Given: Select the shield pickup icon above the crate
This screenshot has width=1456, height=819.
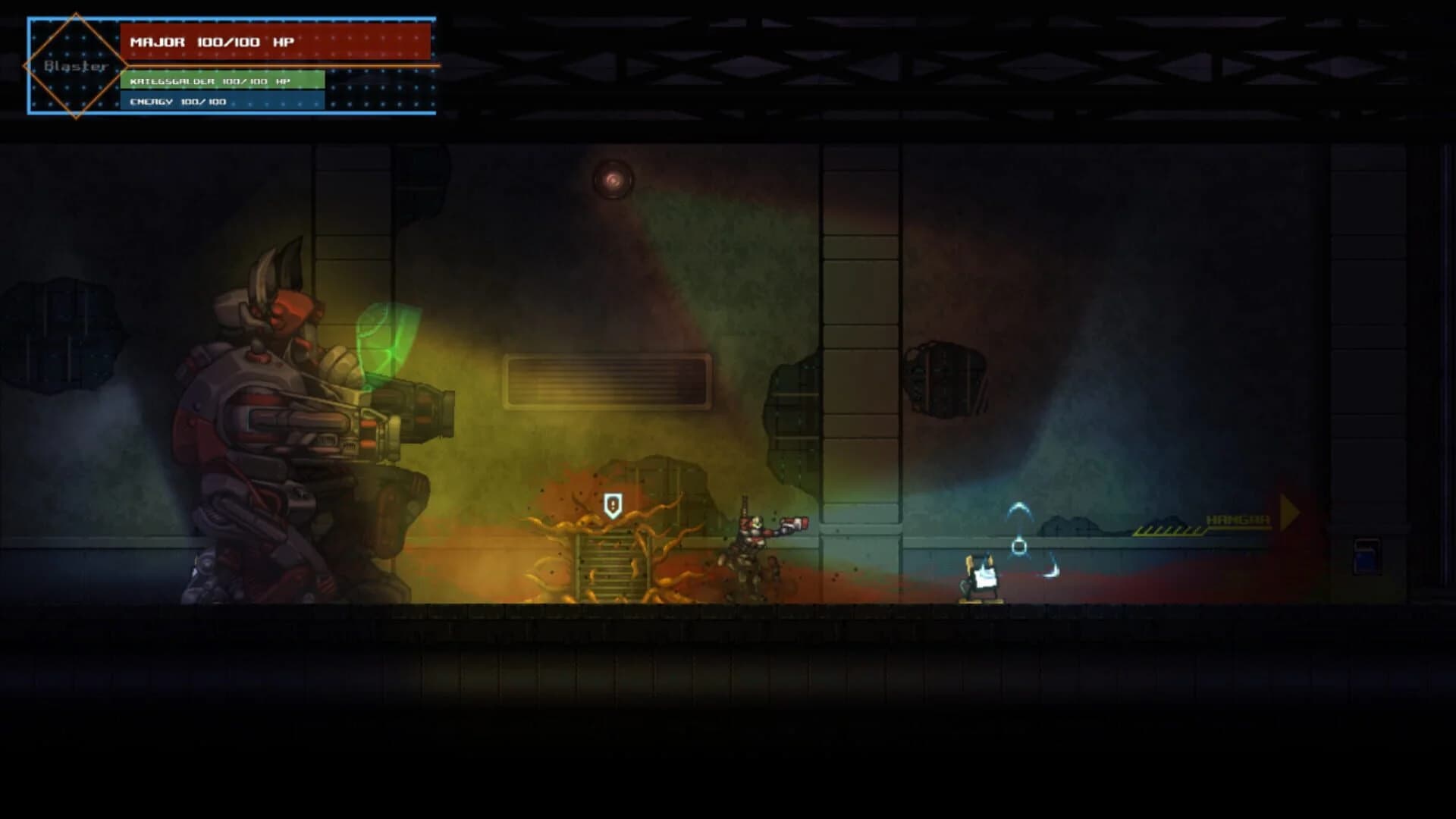Looking at the screenshot, I should (611, 504).
